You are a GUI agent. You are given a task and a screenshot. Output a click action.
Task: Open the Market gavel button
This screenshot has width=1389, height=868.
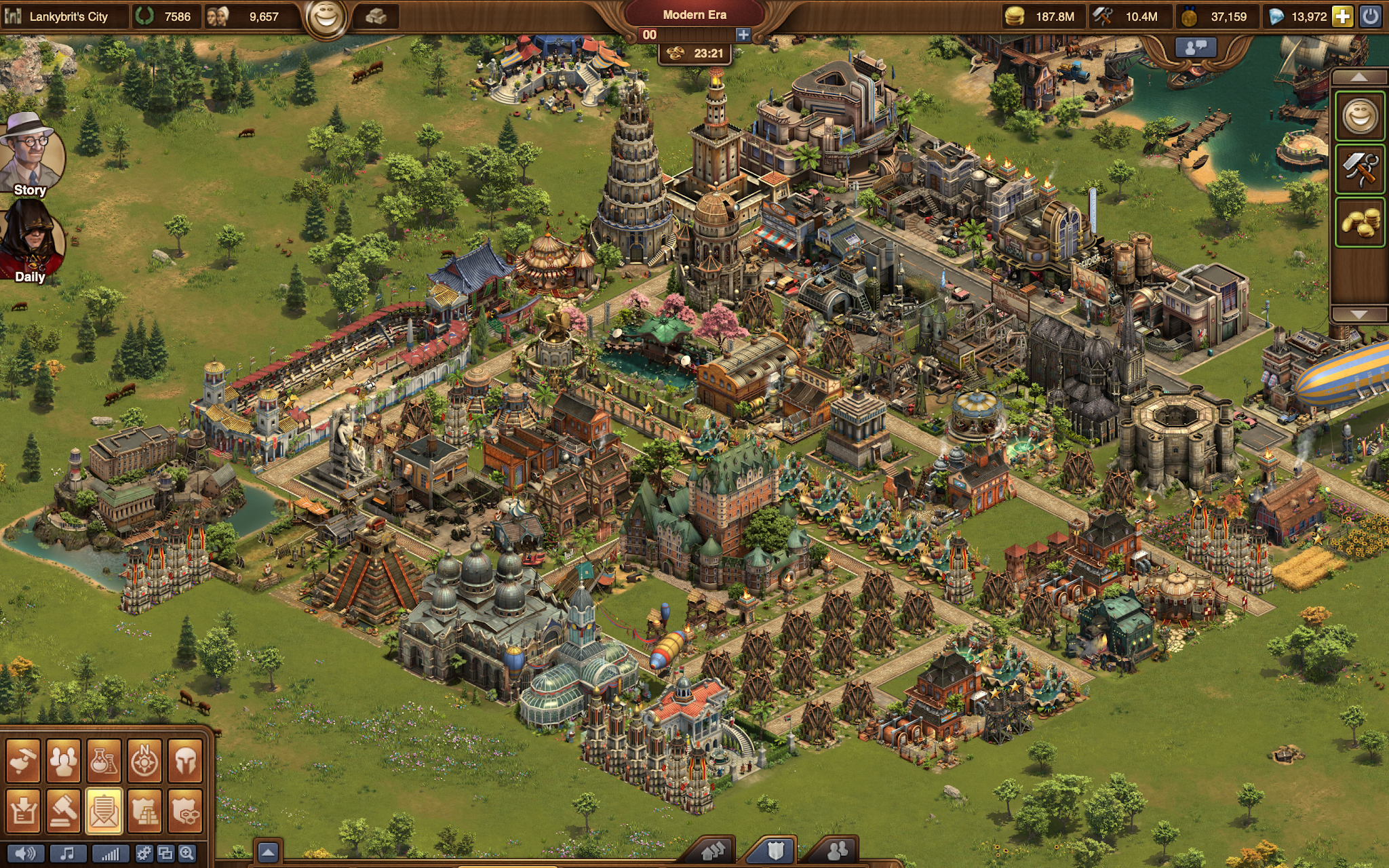(63, 810)
